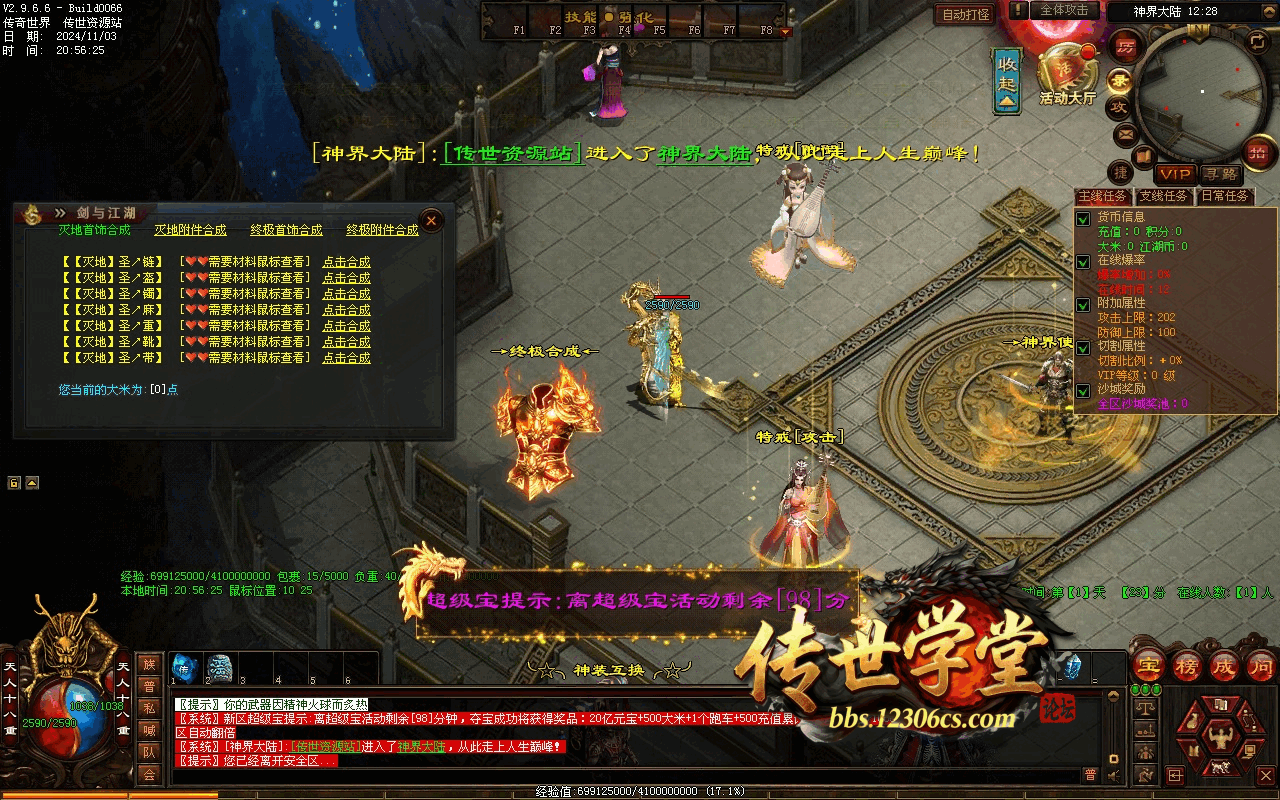Click the 全体攻击 attack mode button

1064,10
